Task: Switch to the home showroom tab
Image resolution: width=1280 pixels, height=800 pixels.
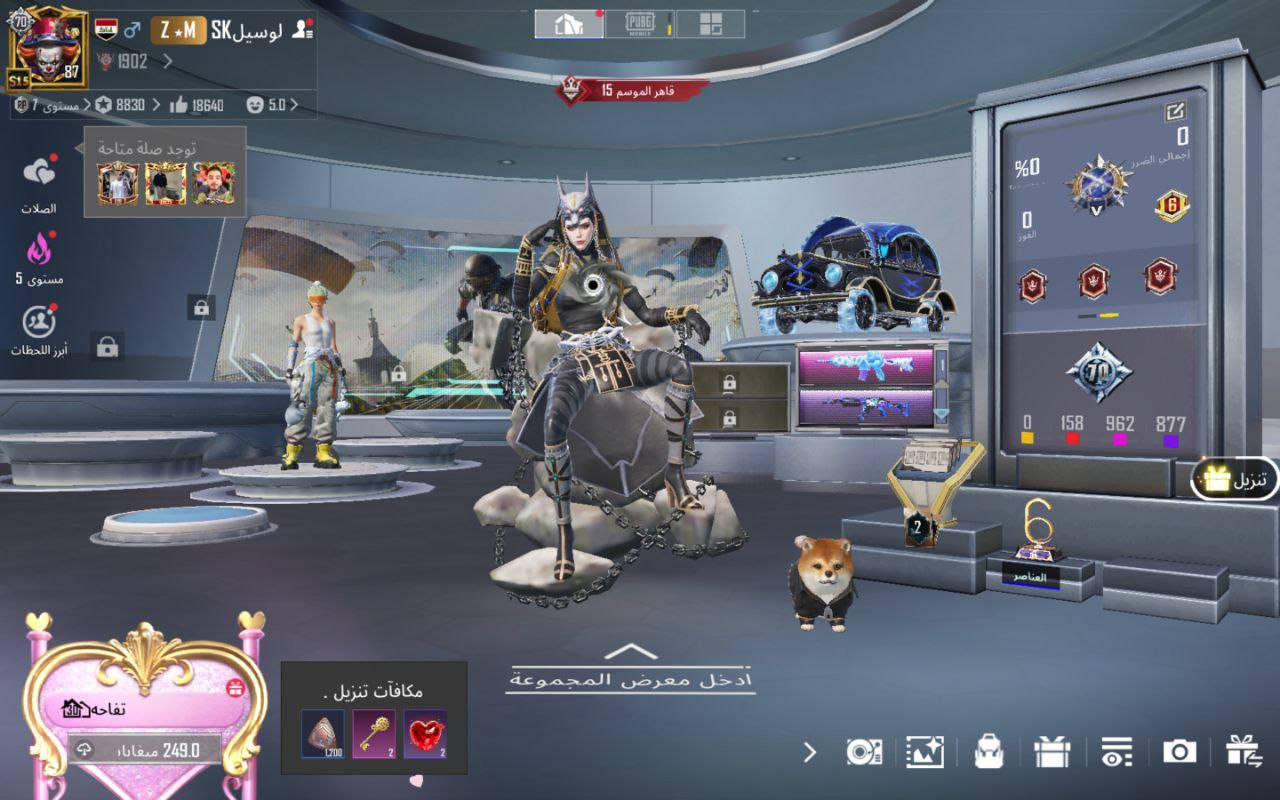Action: (568, 24)
